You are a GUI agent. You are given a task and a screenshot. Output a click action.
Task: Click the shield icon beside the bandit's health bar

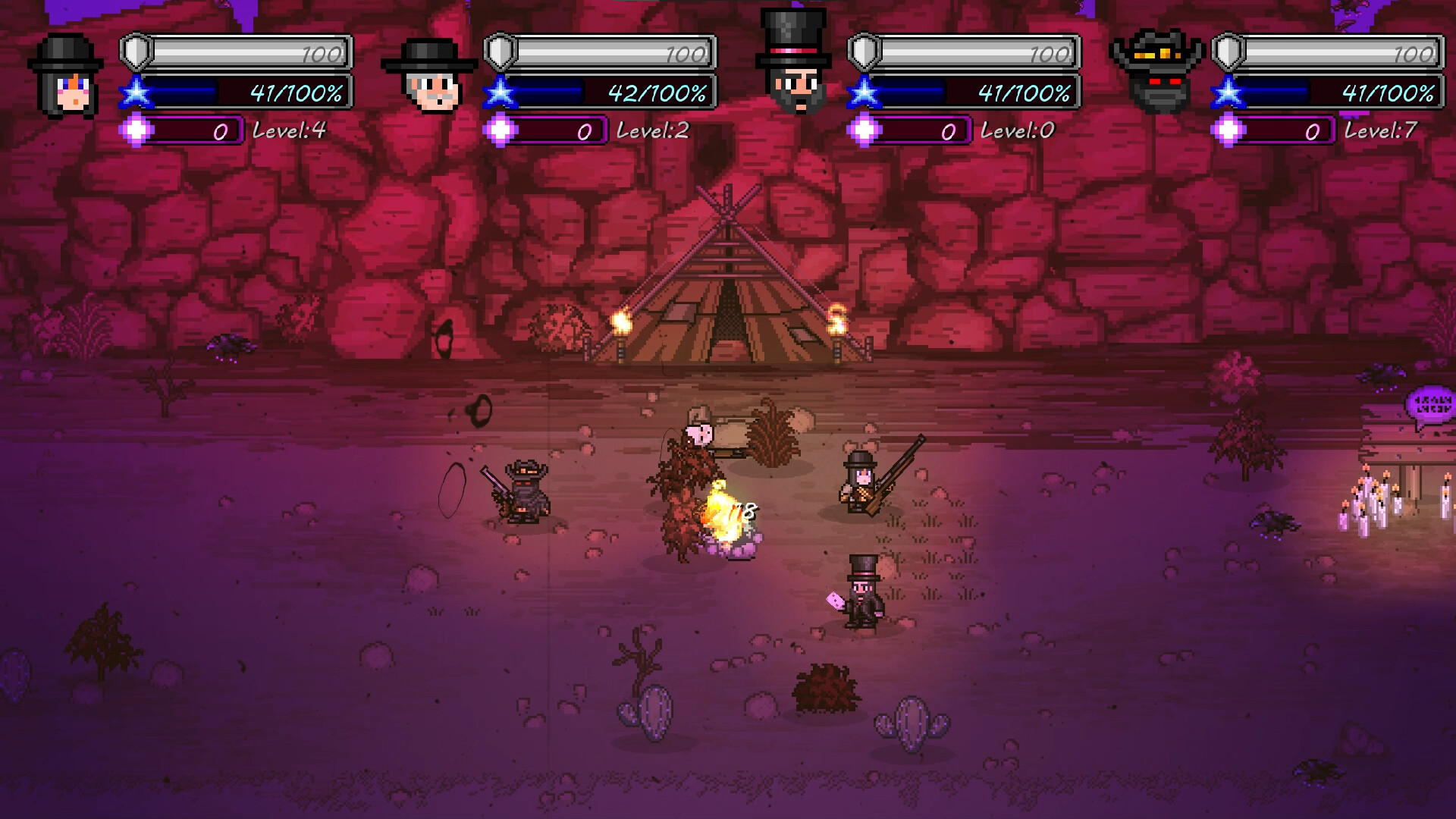pos(1228,51)
